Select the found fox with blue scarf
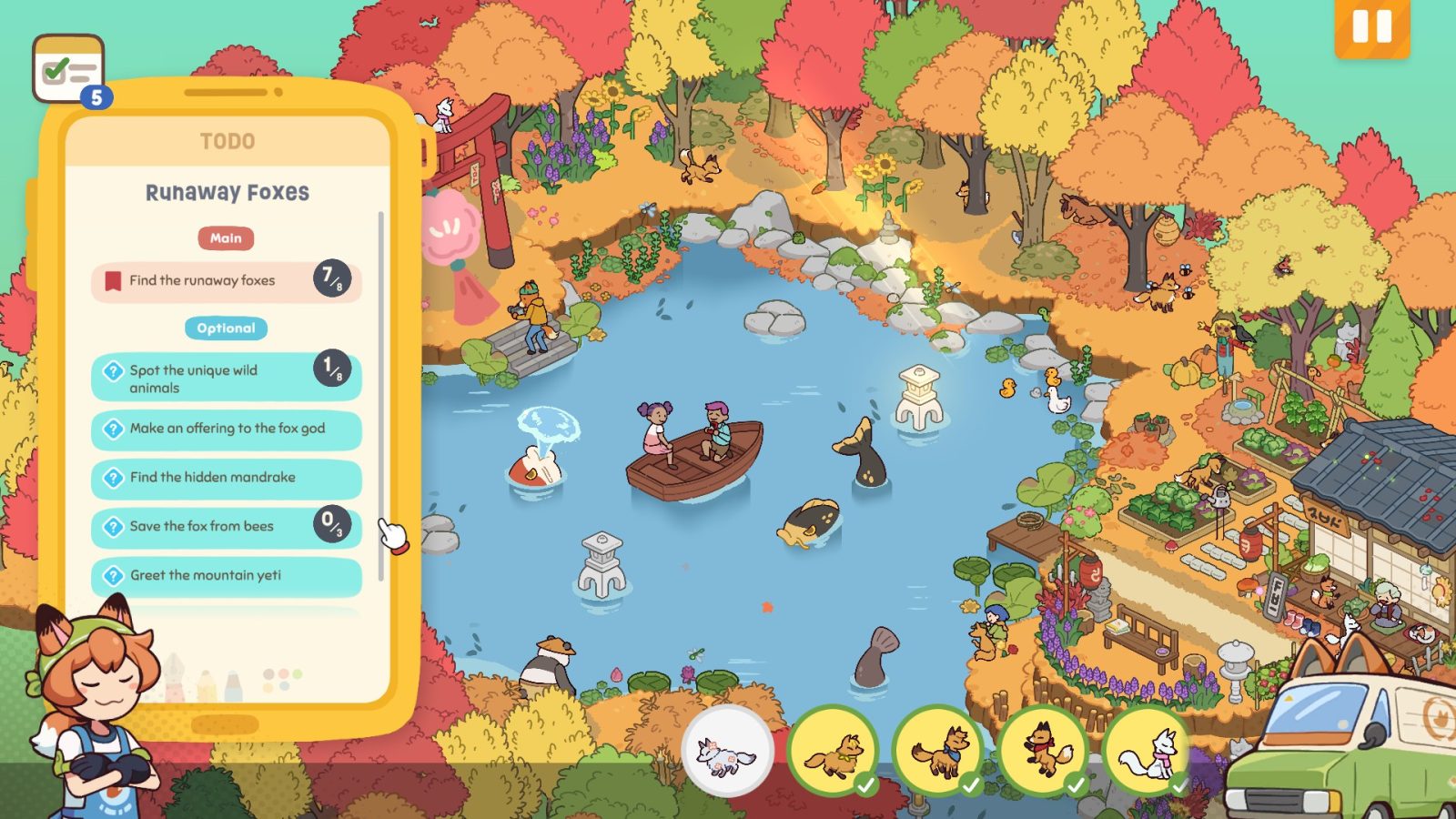1456x819 pixels. click(x=937, y=753)
